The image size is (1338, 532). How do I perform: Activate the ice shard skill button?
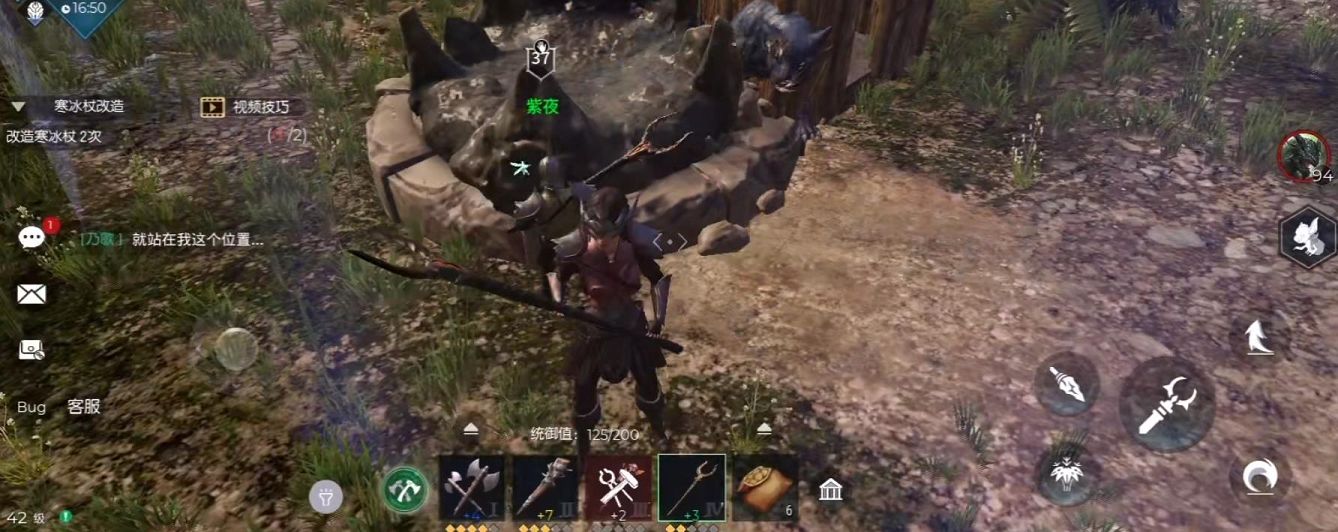click(x=1066, y=383)
